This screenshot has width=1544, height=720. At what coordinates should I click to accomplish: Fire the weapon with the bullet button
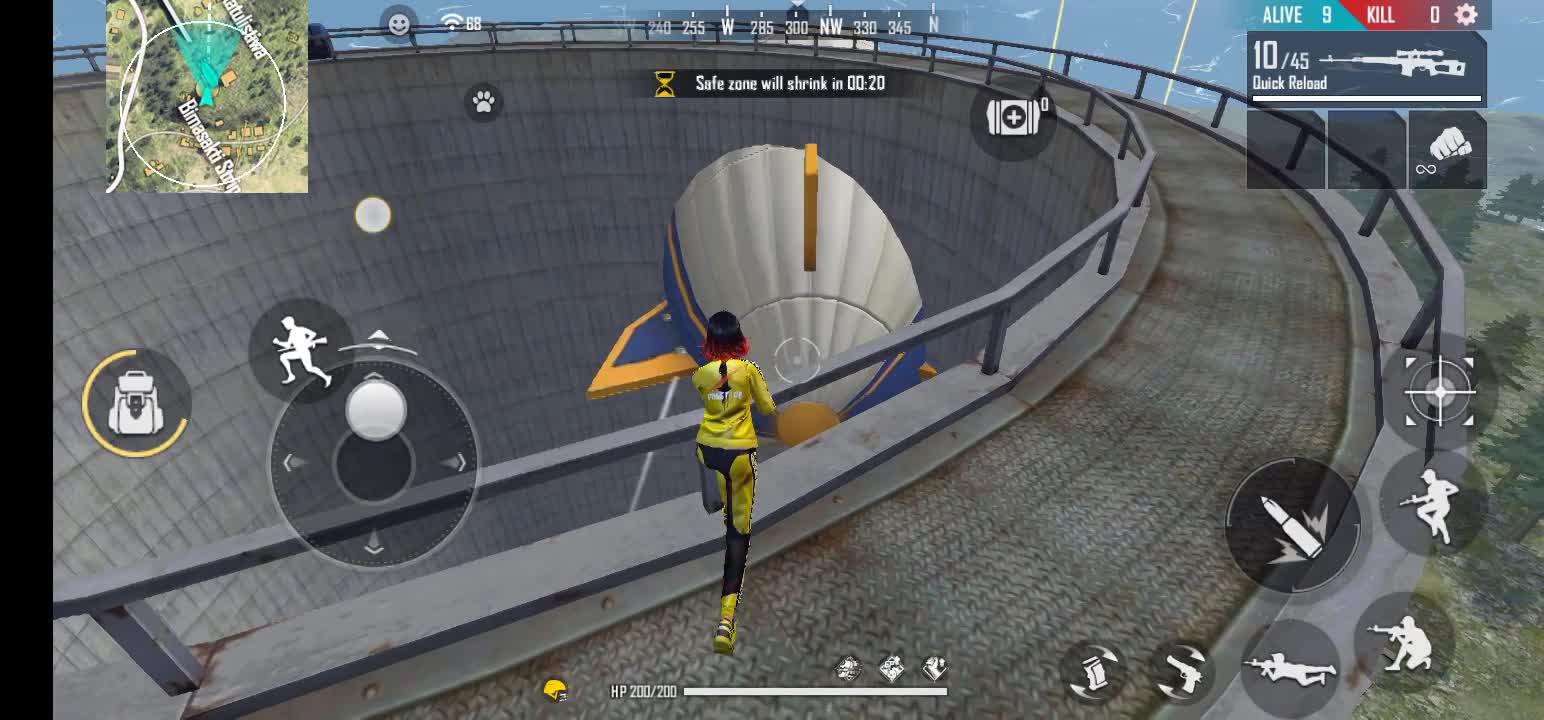pos(1292,525)
